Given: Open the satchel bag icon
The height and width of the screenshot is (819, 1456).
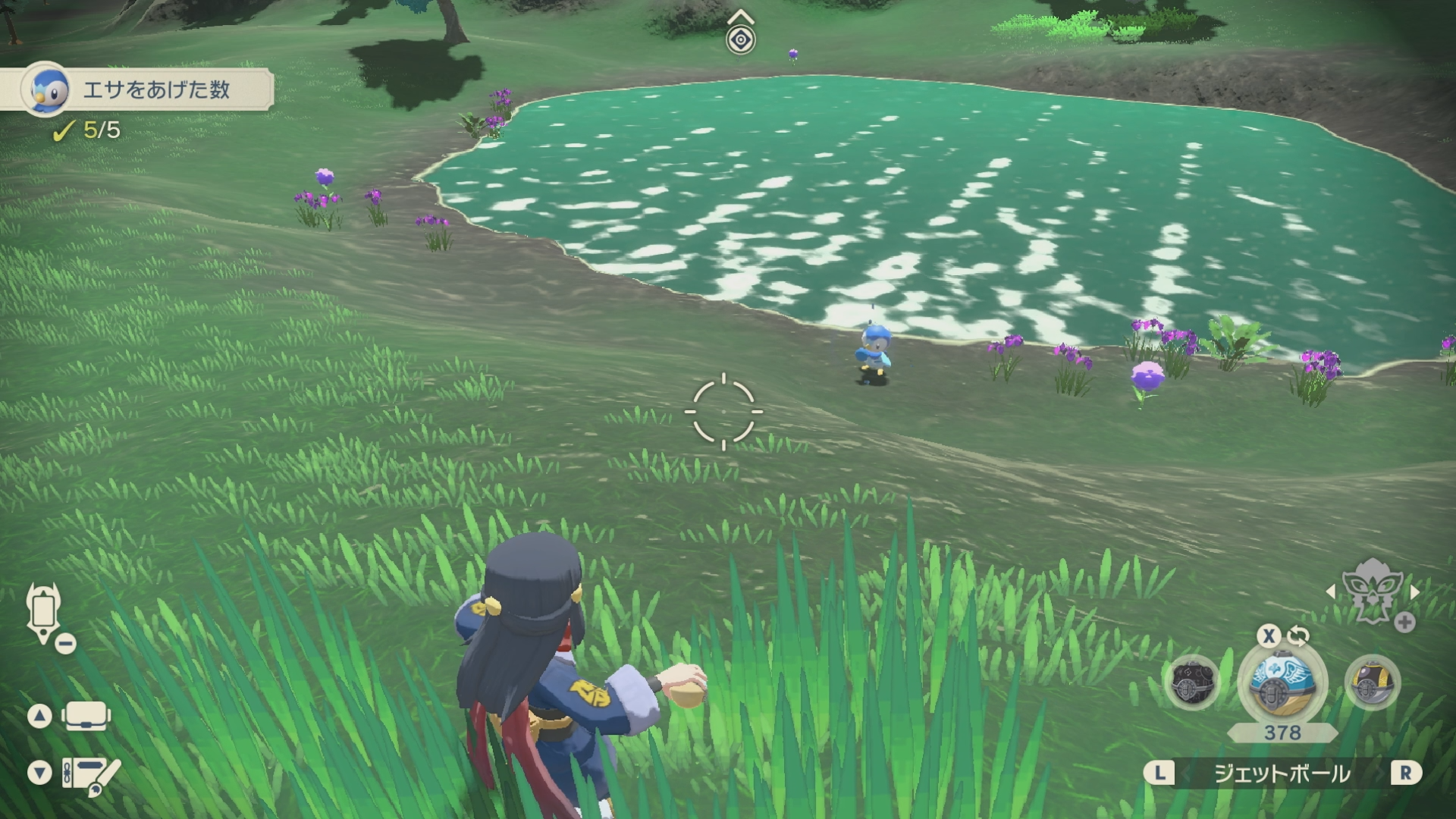Looking at the screenshot, I should click(x=86, y=715).
